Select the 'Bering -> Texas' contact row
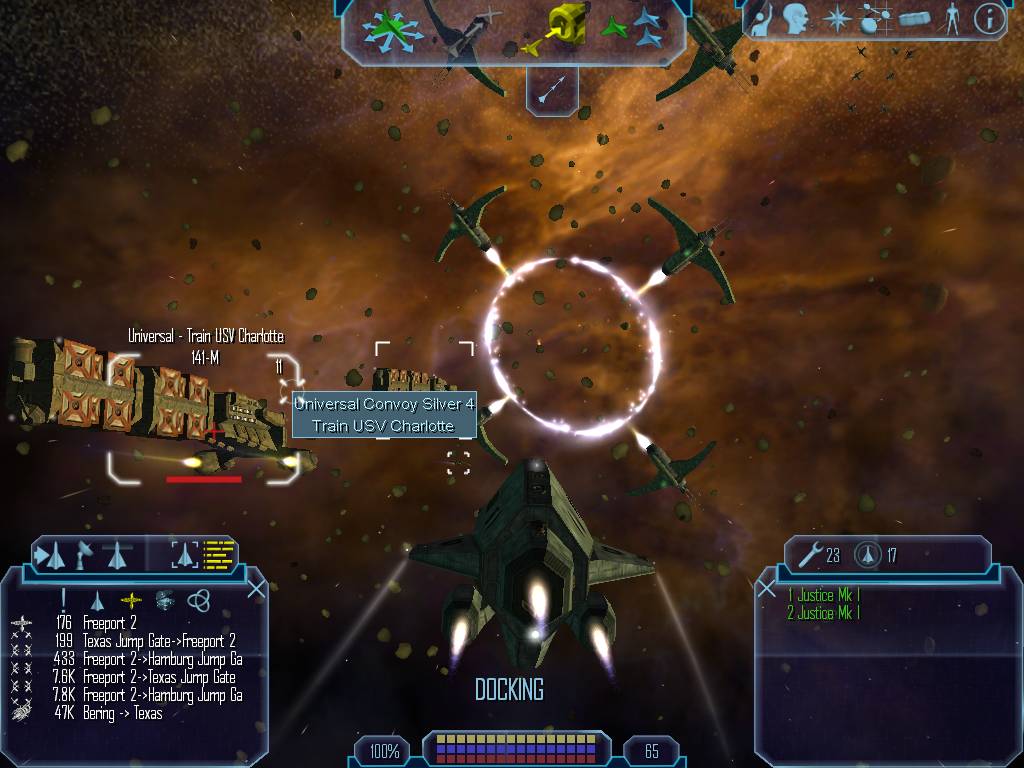Image resolution: width=1024 pixels, height=768 pixels. tap(122, 713)
